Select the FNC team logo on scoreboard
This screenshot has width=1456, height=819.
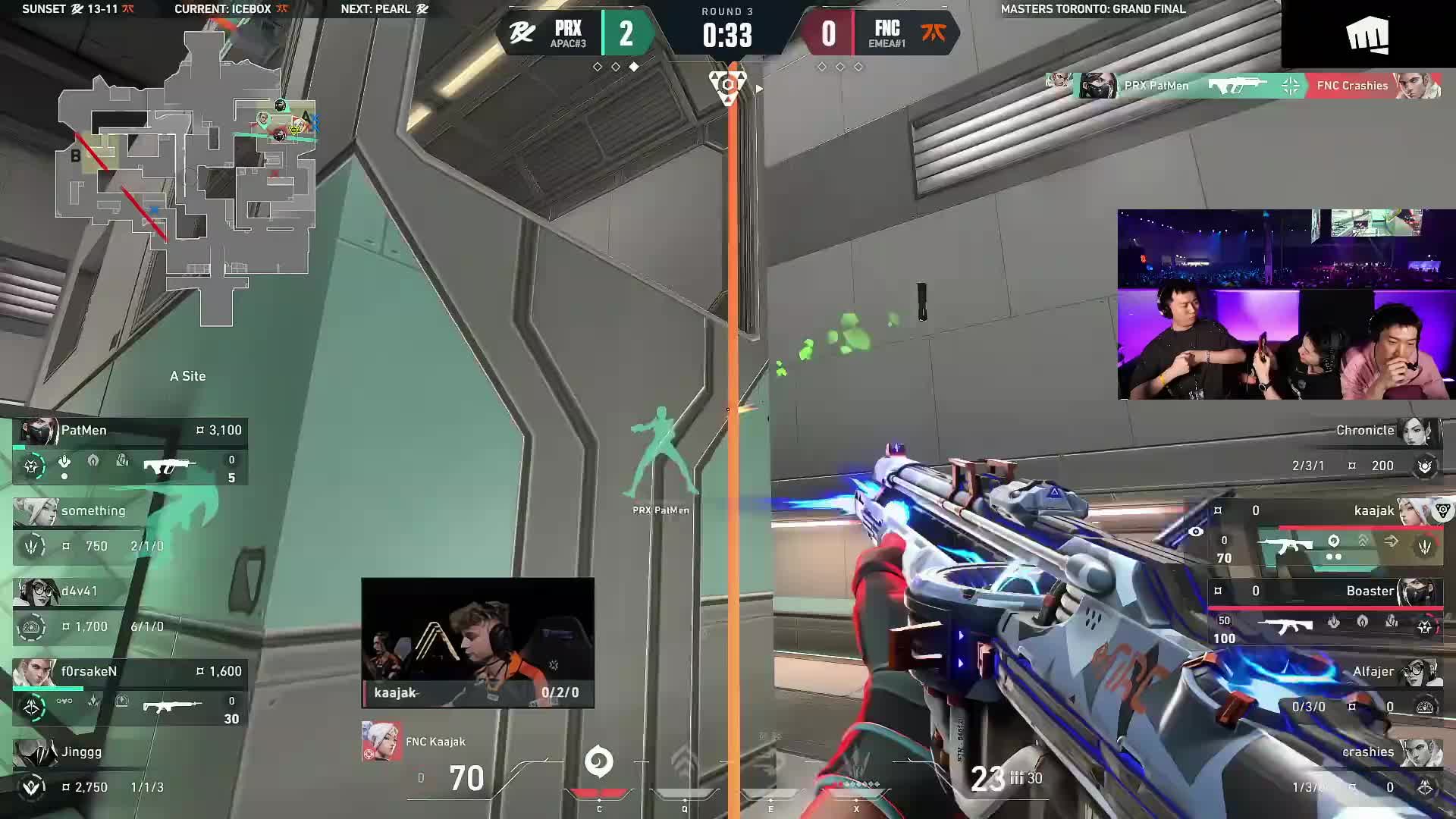[x=933, y=33]
